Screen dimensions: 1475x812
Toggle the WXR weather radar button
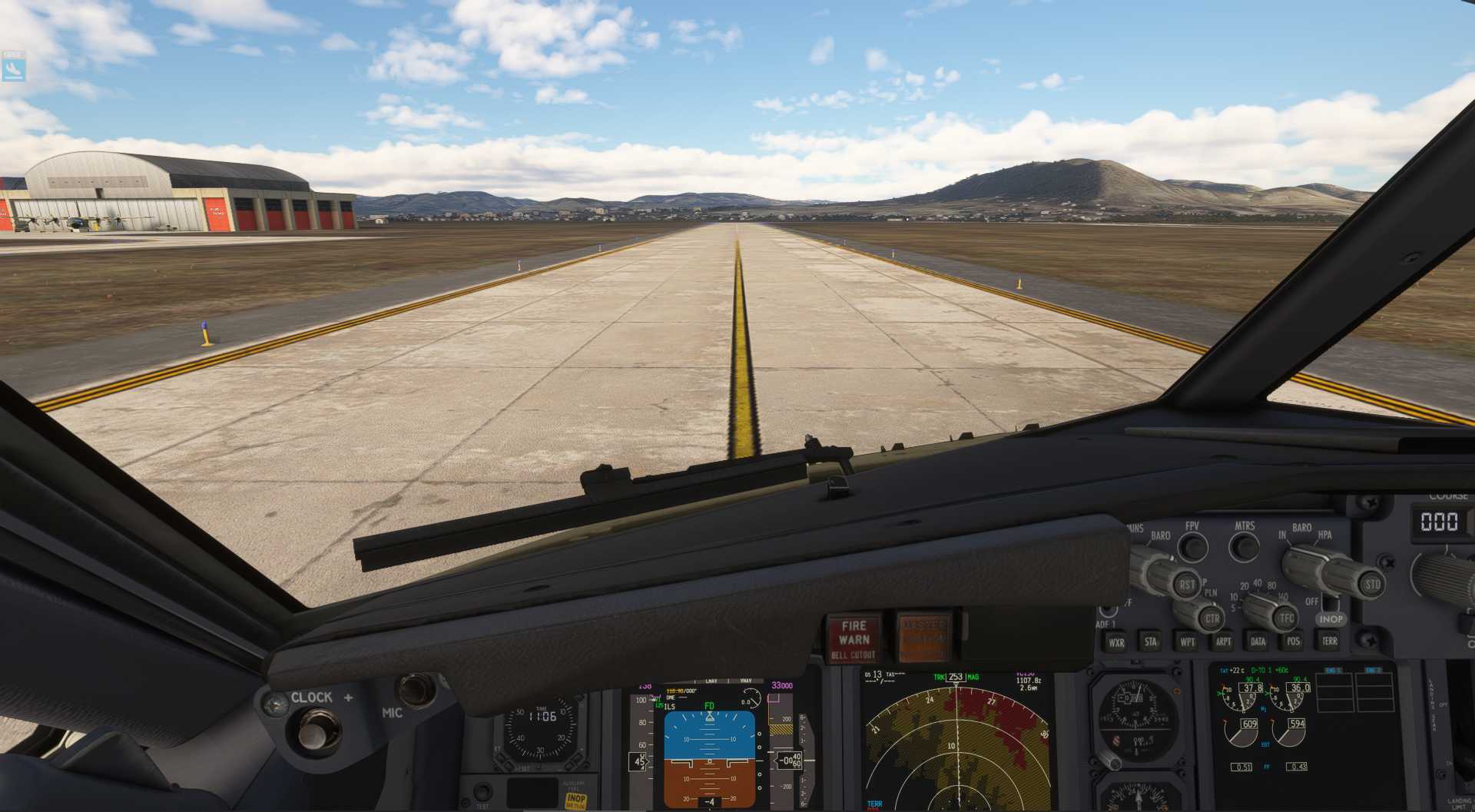click(1116, 642)
